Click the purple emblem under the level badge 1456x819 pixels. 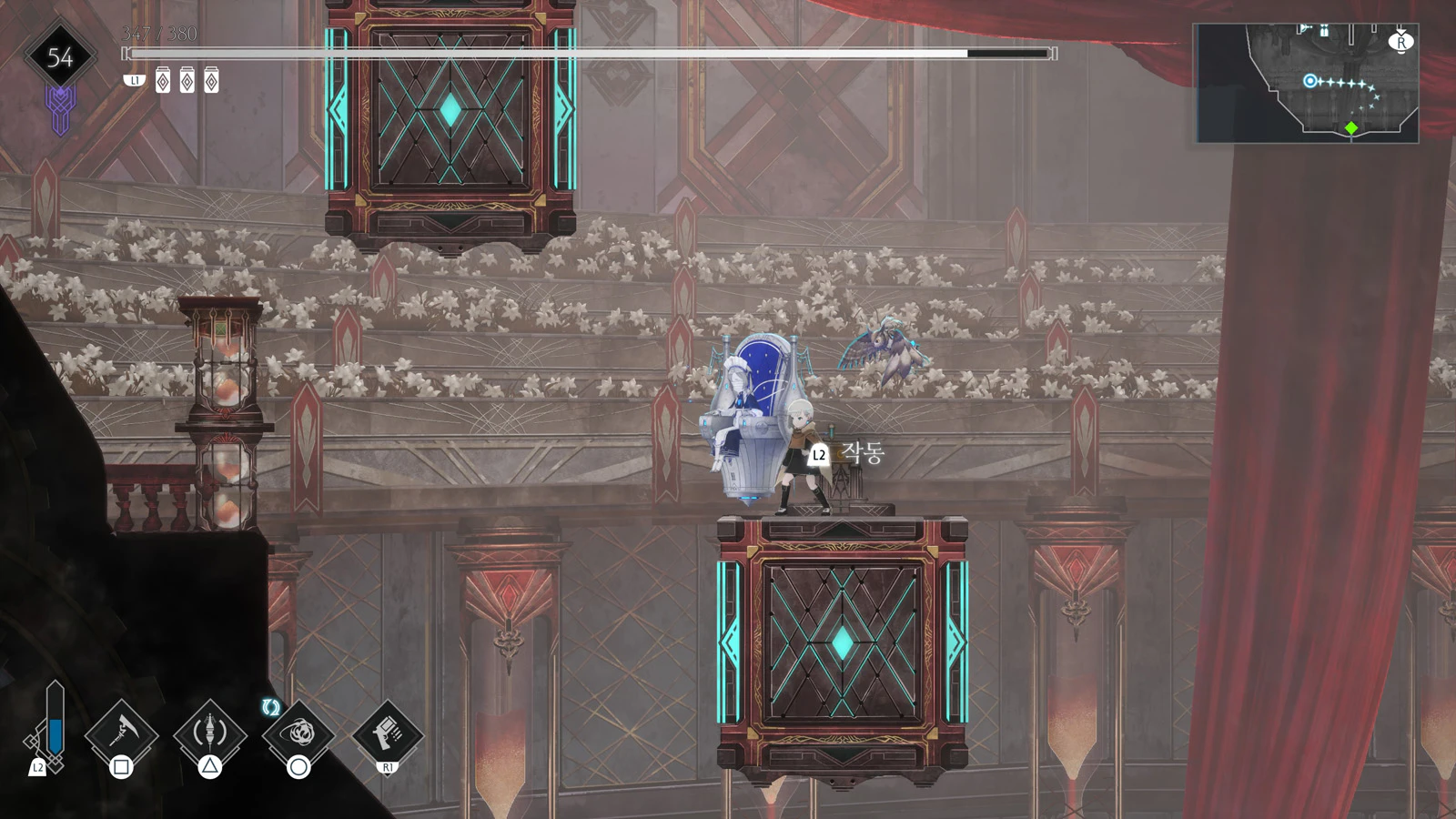point(60,111)
